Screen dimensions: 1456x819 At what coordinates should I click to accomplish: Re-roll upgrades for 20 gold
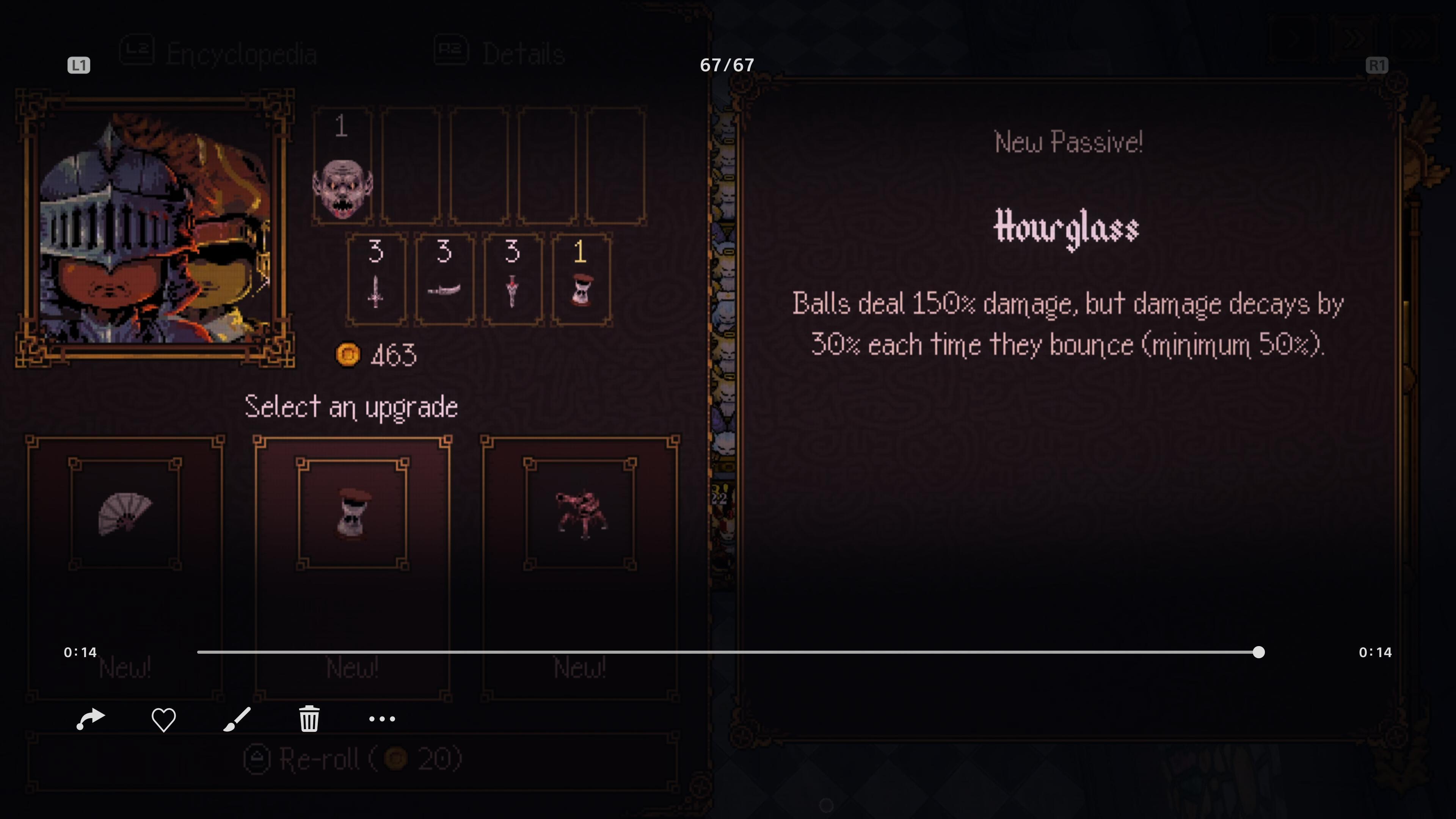pyautogui.click(x=352, y=759)
